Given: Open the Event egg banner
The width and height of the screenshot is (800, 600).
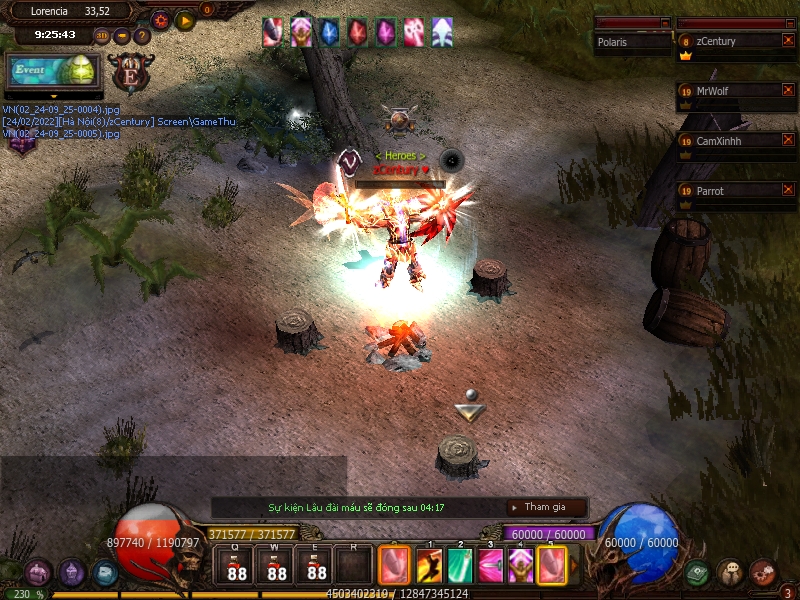Looking at the screenshot, I should (x=53, y=70).
